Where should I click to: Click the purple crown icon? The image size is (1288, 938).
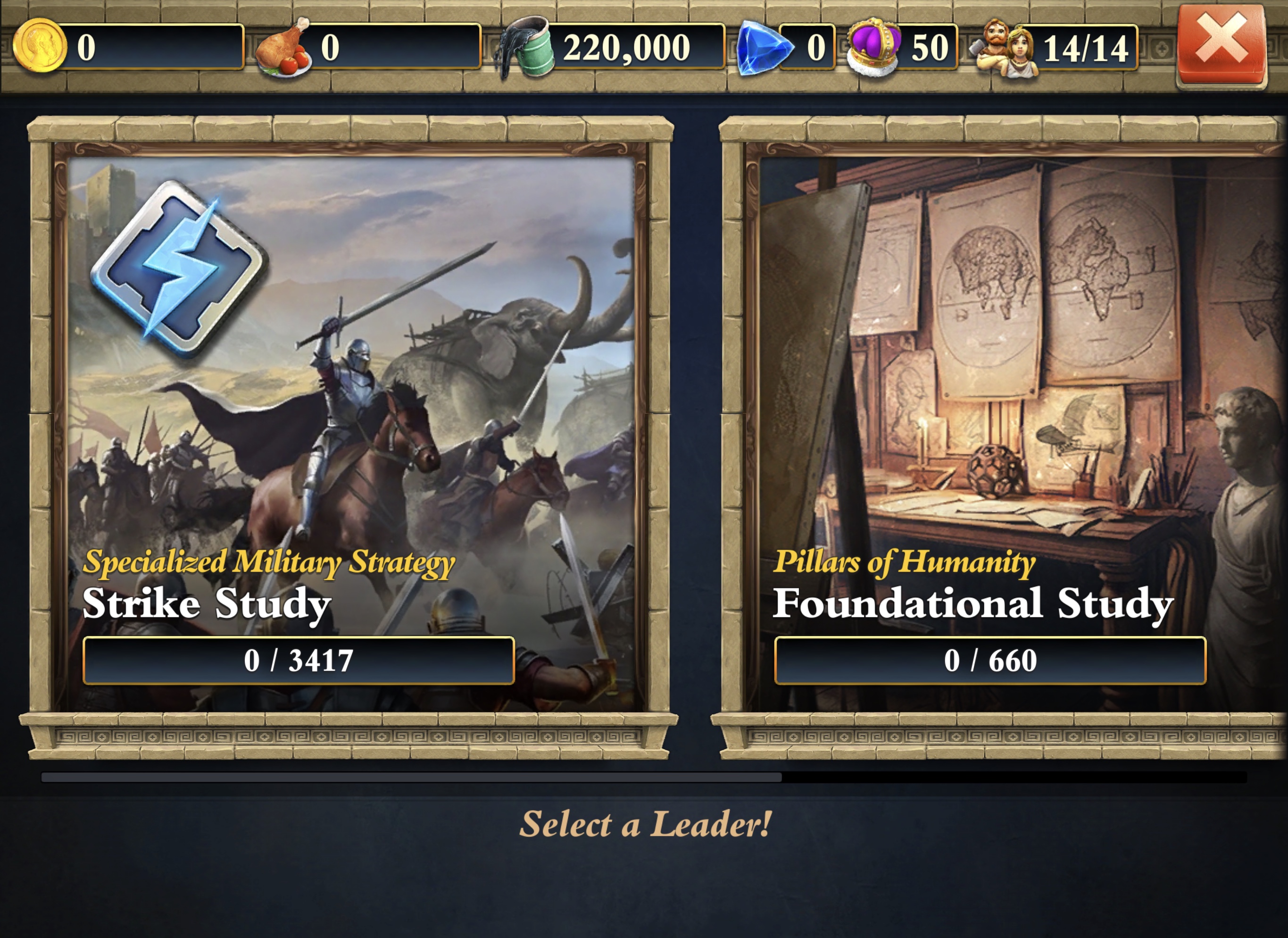pyautogui.click(x=873, y=47)
